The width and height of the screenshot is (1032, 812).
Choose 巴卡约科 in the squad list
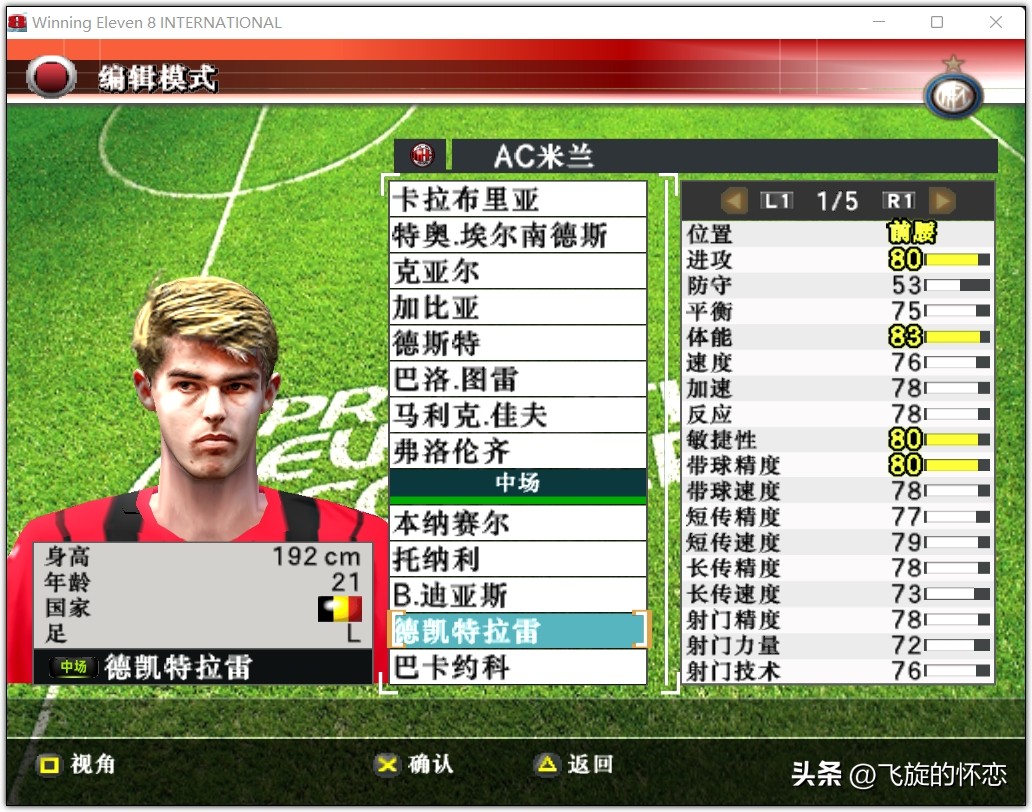518,667
